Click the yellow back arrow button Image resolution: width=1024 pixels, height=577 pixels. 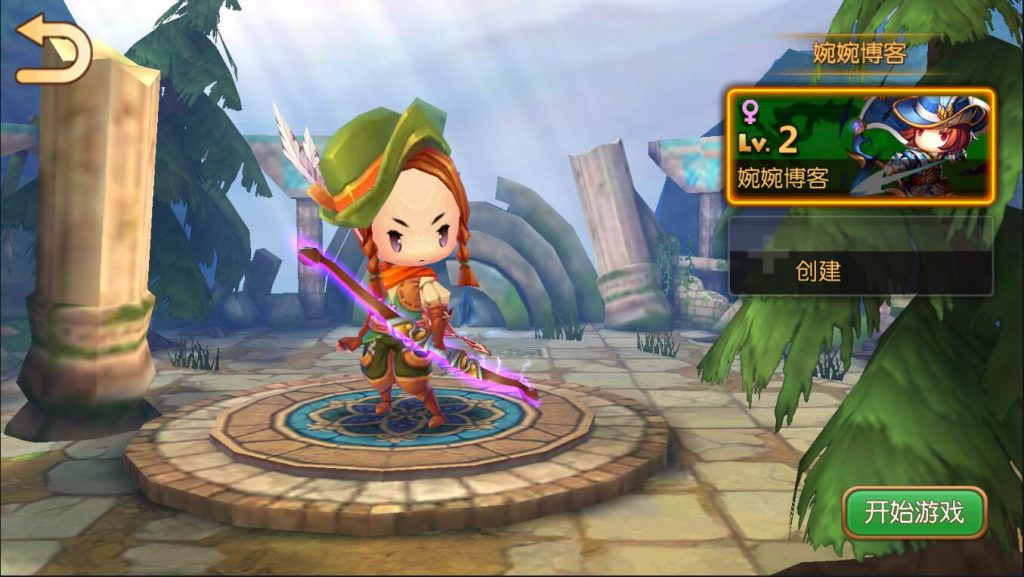coord(52,50)
